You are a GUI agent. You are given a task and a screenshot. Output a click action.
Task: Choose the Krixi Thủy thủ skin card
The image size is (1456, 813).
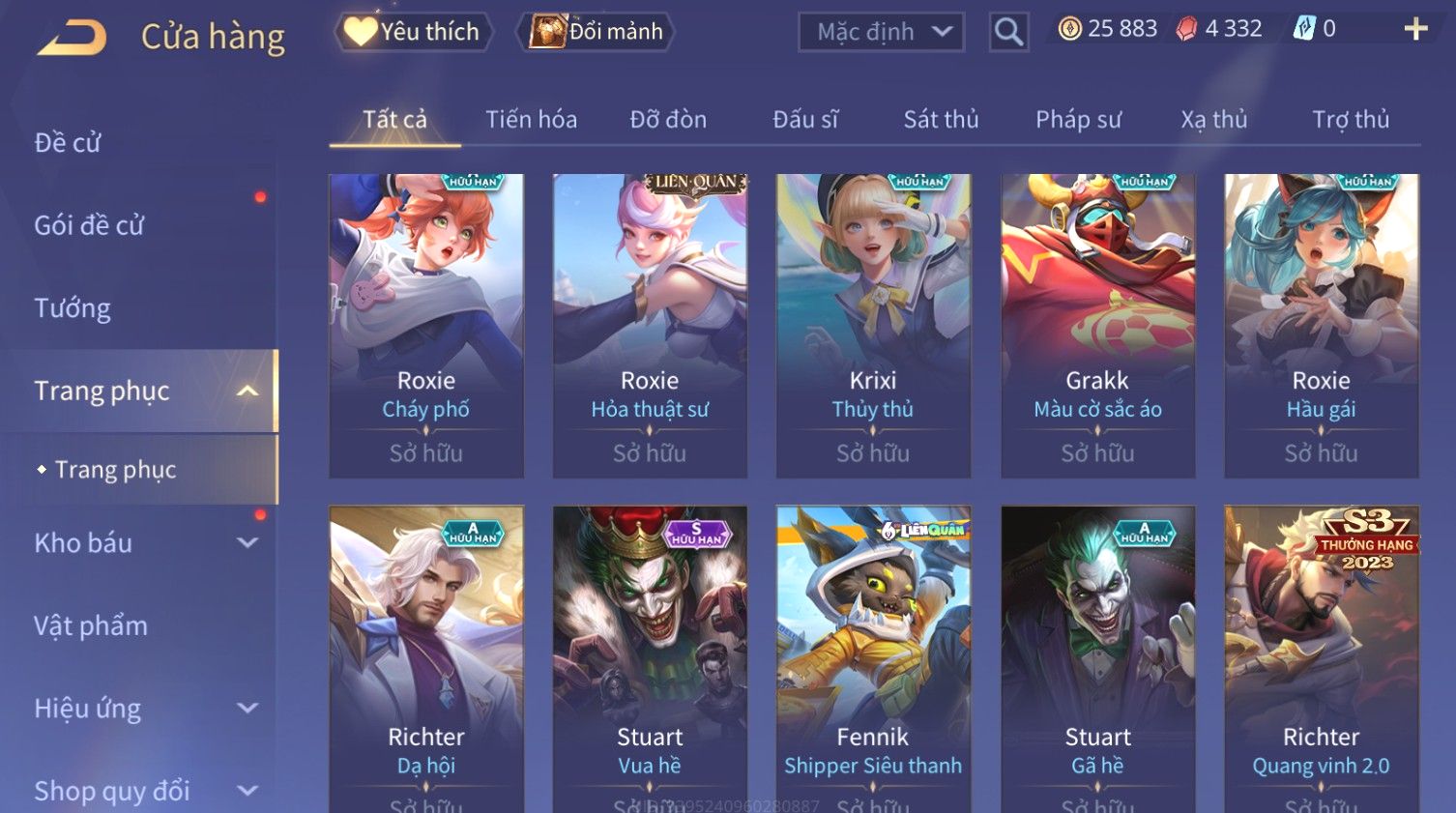tap(873, 326)
